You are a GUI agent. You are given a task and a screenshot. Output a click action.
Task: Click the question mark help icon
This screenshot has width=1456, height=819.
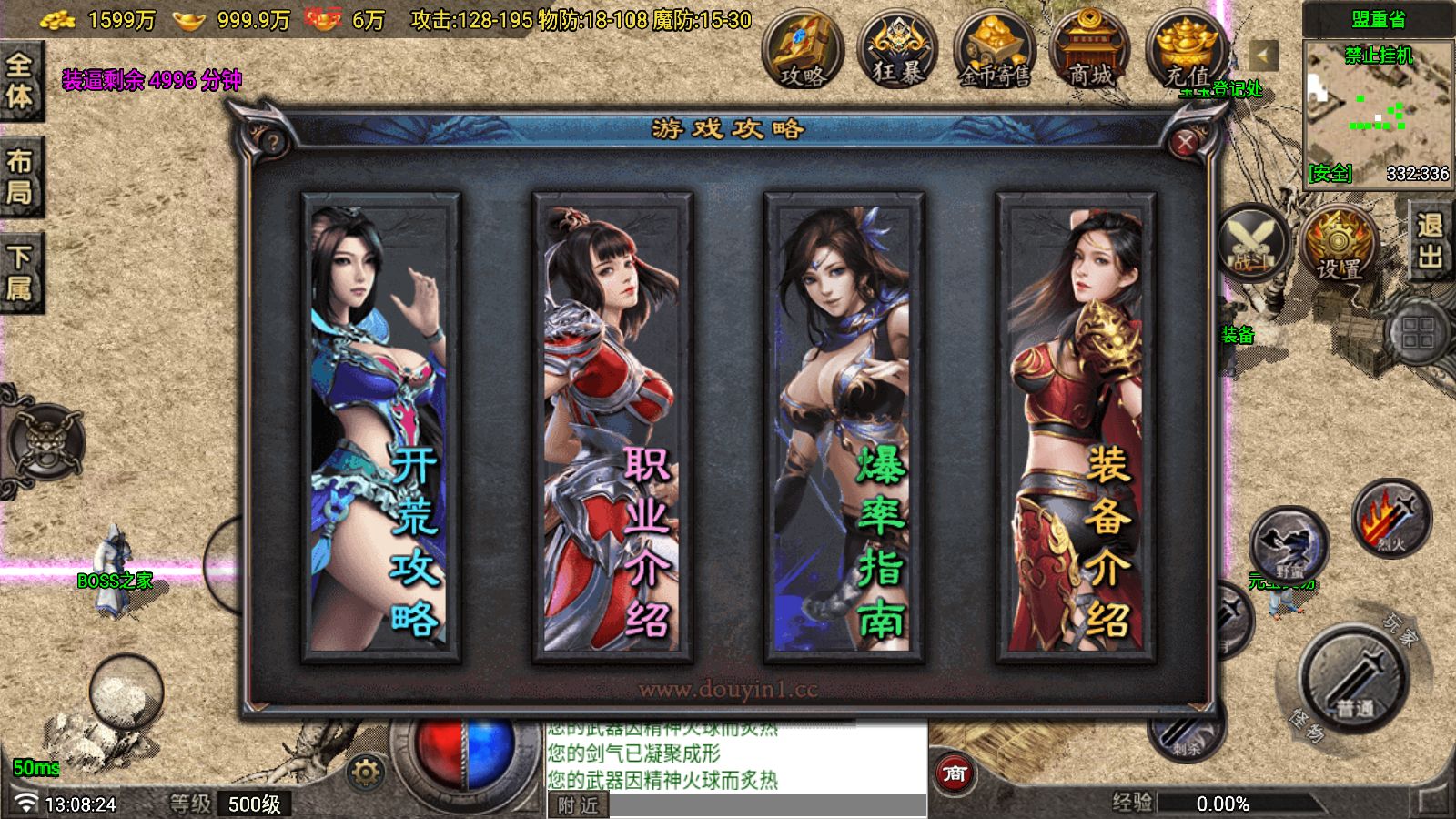272,143
